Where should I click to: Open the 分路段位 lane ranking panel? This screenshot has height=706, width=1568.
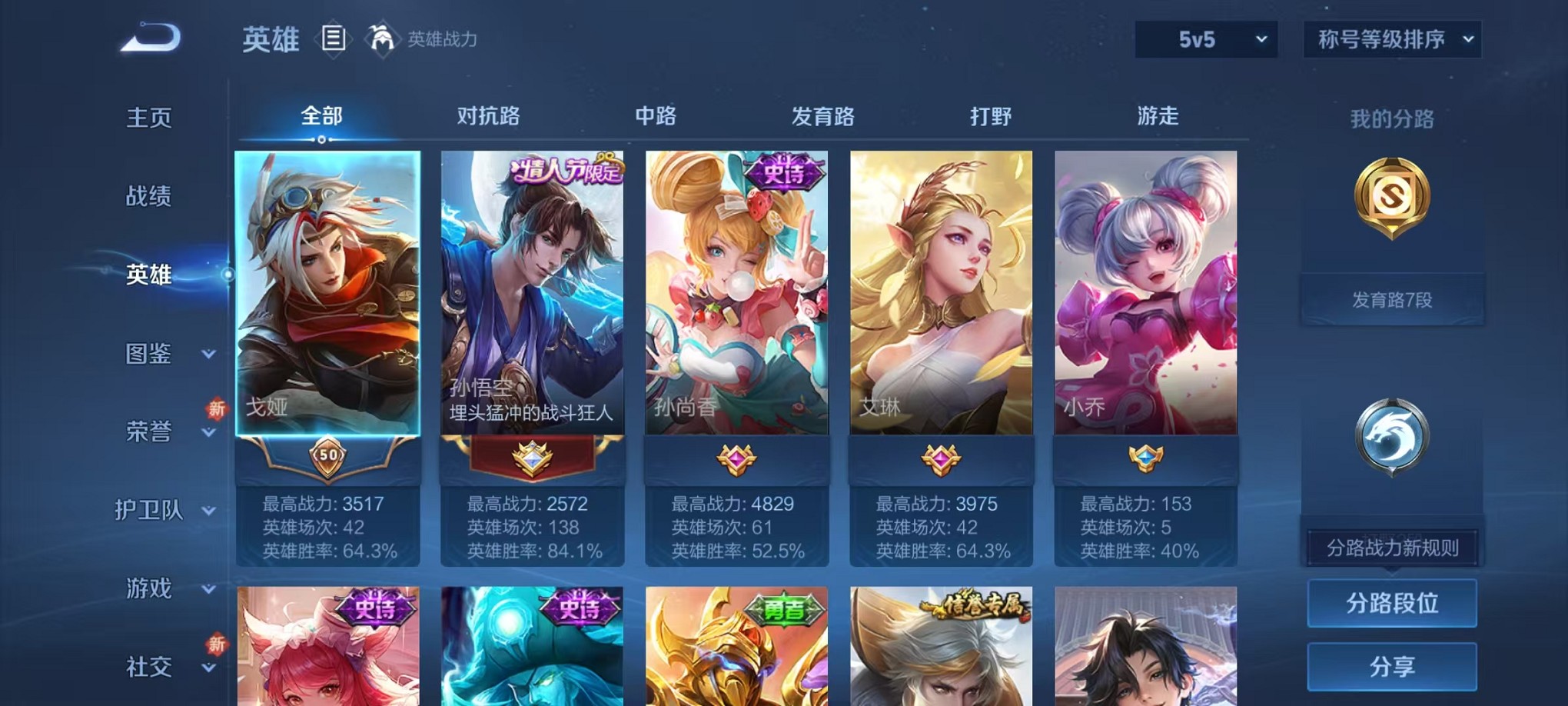point(1391,604)
